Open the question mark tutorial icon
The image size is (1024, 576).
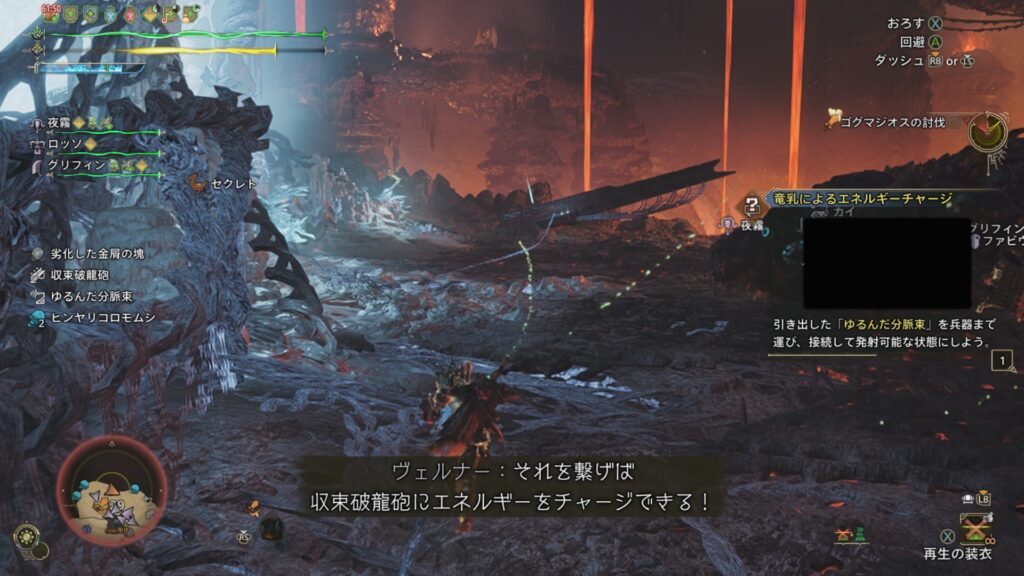tap(751, 207)
